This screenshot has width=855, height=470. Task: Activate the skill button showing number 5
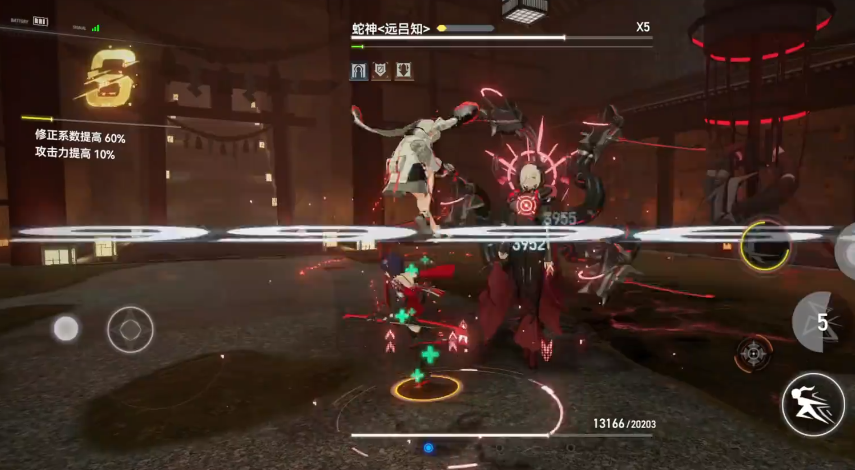tap(822, 322)
